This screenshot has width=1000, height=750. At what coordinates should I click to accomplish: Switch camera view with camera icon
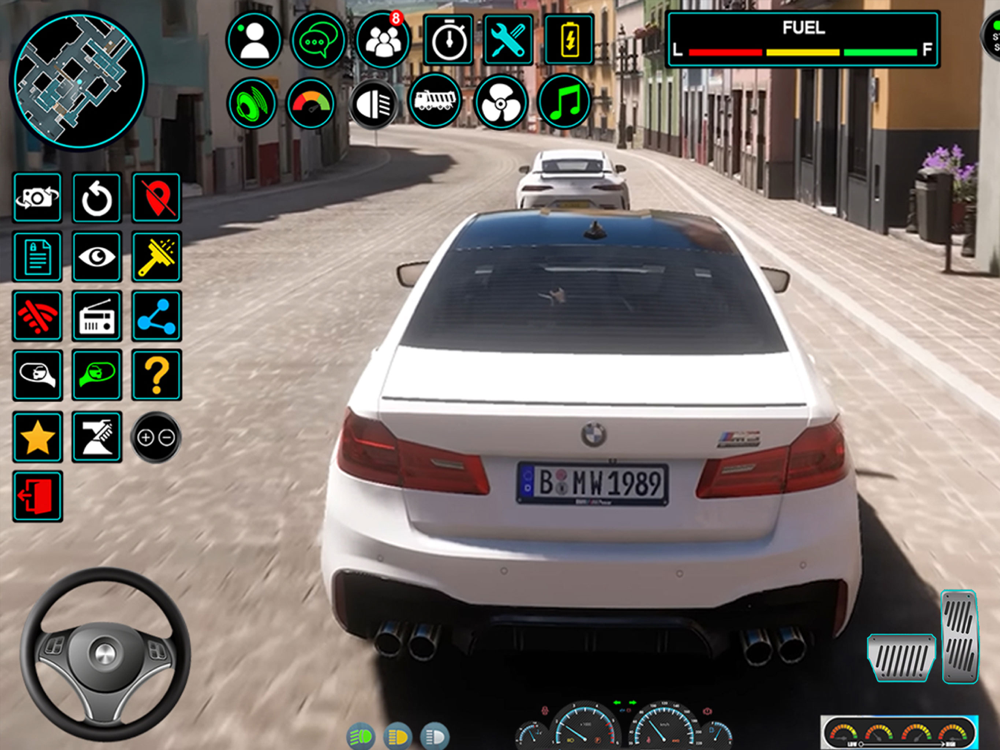37,198
